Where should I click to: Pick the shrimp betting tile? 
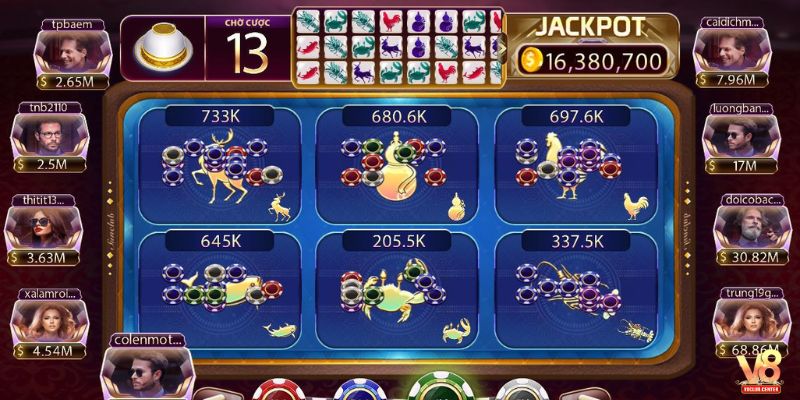575,290
